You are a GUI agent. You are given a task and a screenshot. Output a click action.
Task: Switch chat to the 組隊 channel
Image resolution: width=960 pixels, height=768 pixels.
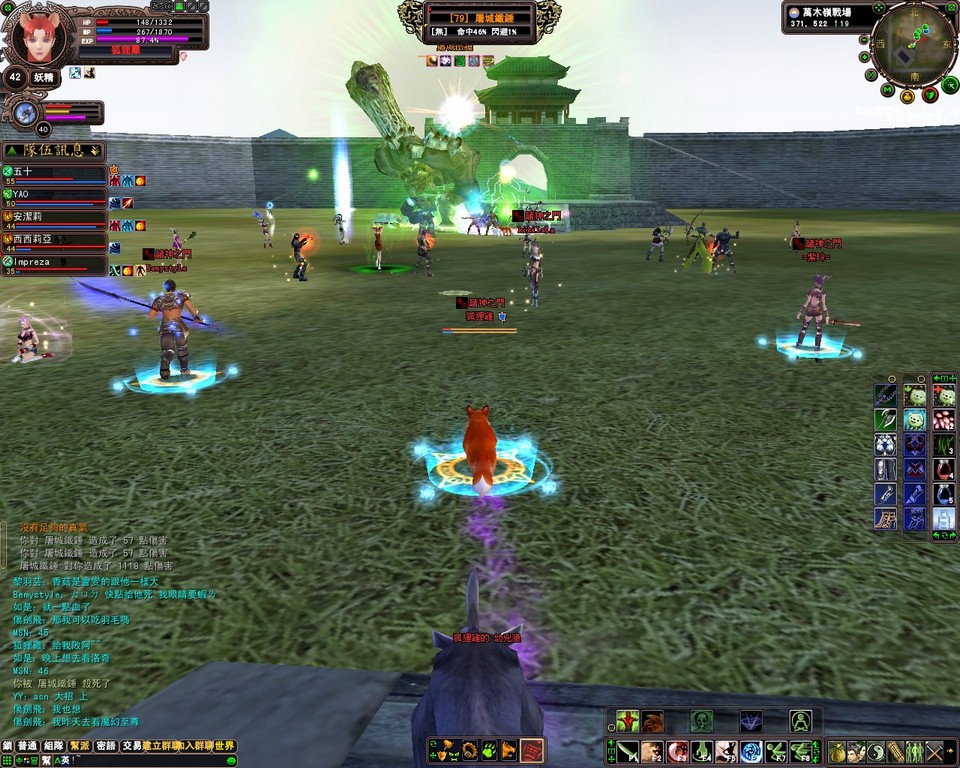(x=54, y=746)
